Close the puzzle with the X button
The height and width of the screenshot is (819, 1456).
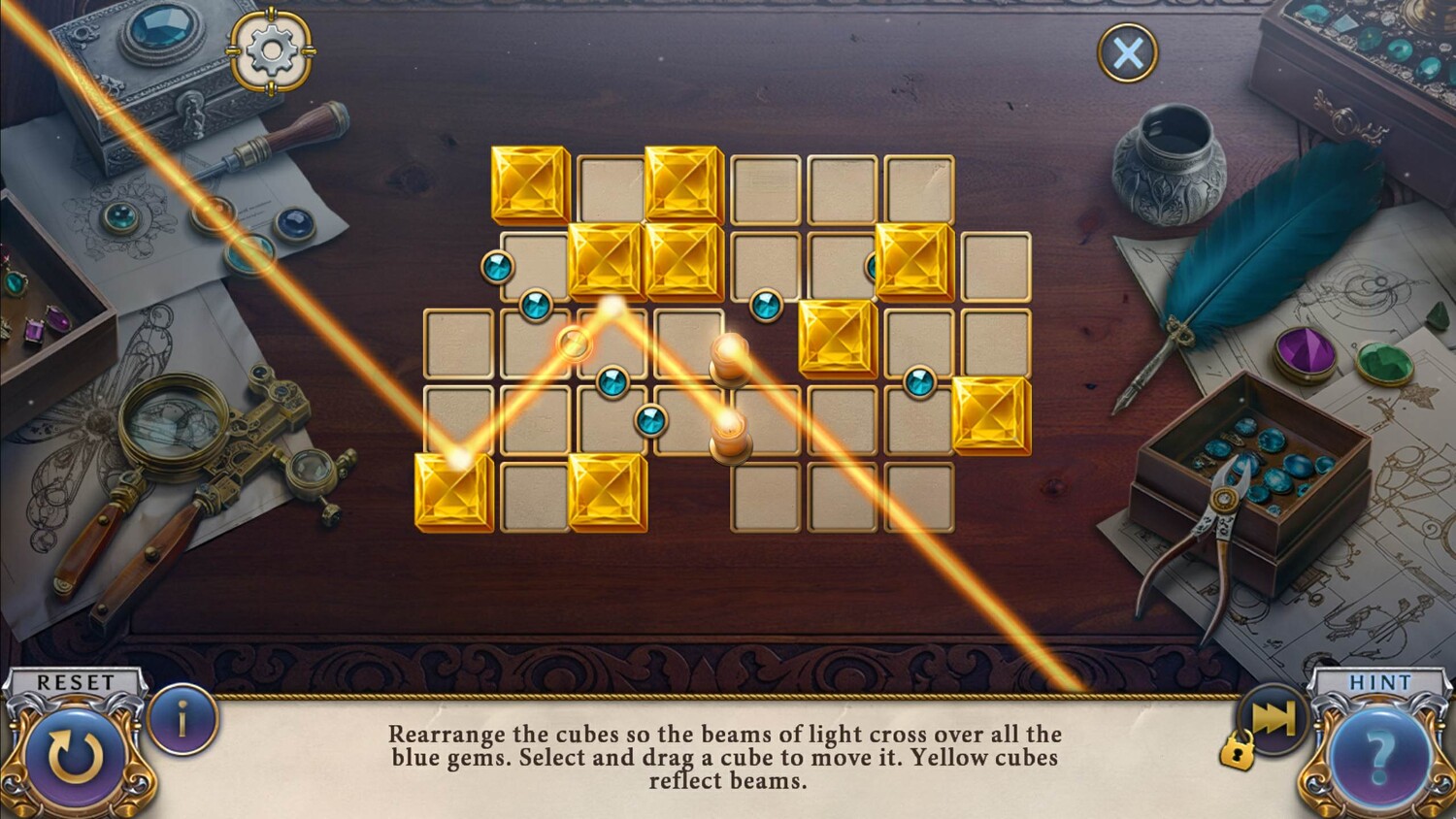click(1127, 52)
